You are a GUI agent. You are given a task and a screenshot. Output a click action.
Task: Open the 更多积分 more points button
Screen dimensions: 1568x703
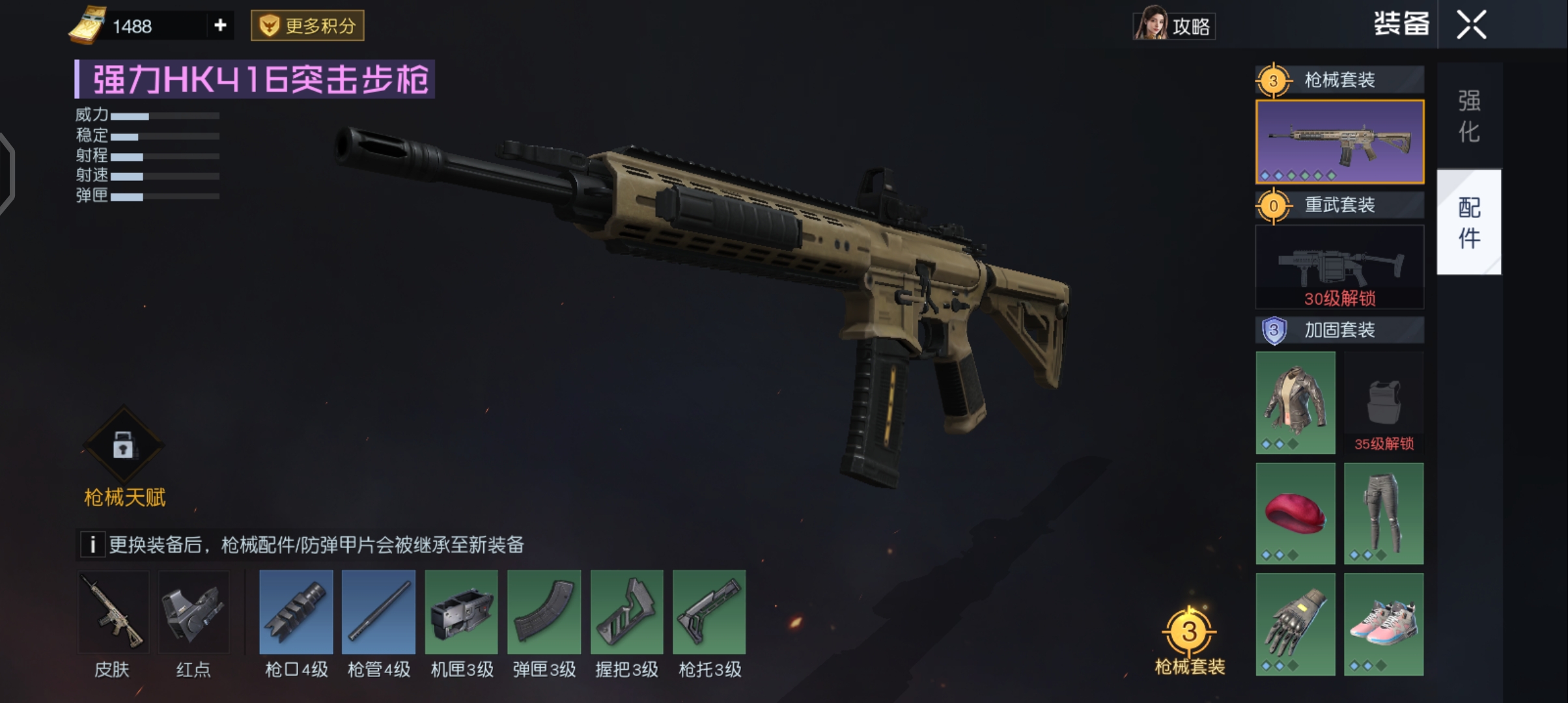click(307, 26)
